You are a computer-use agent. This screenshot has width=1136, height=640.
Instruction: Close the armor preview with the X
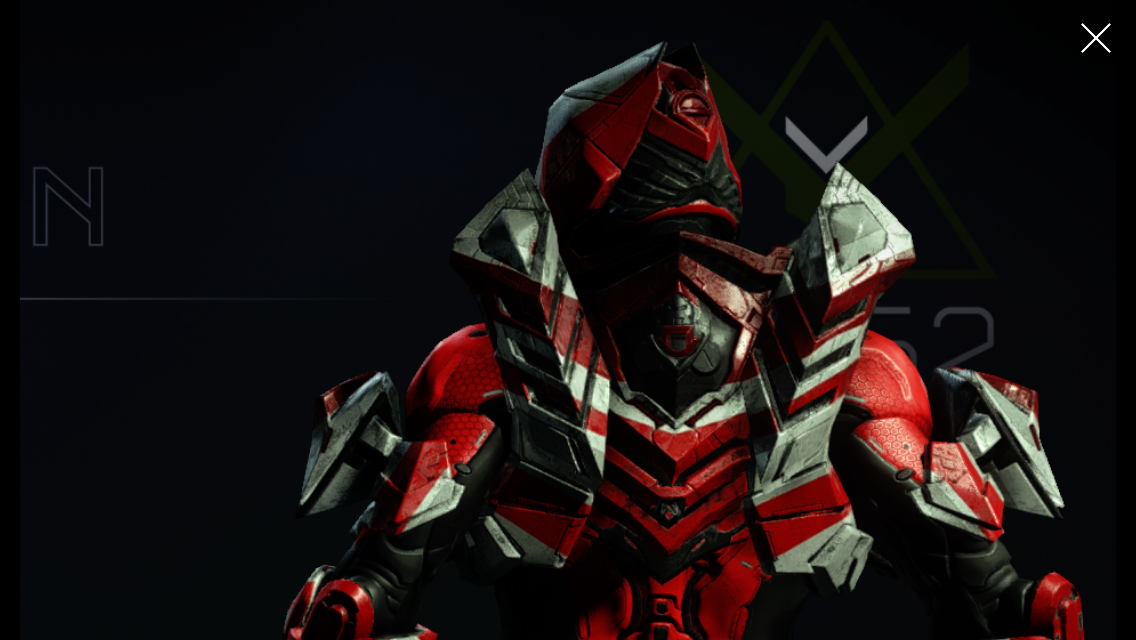pyautogui.click(x=1095, y=38)
